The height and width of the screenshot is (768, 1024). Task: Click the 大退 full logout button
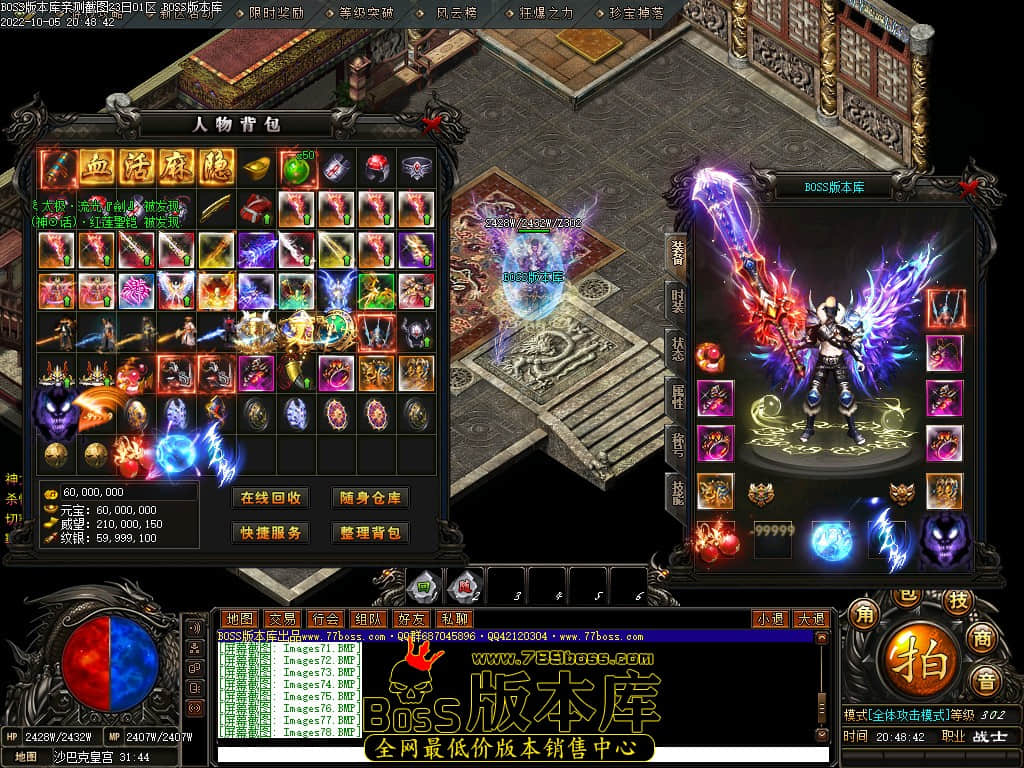(x=811, y=619)
